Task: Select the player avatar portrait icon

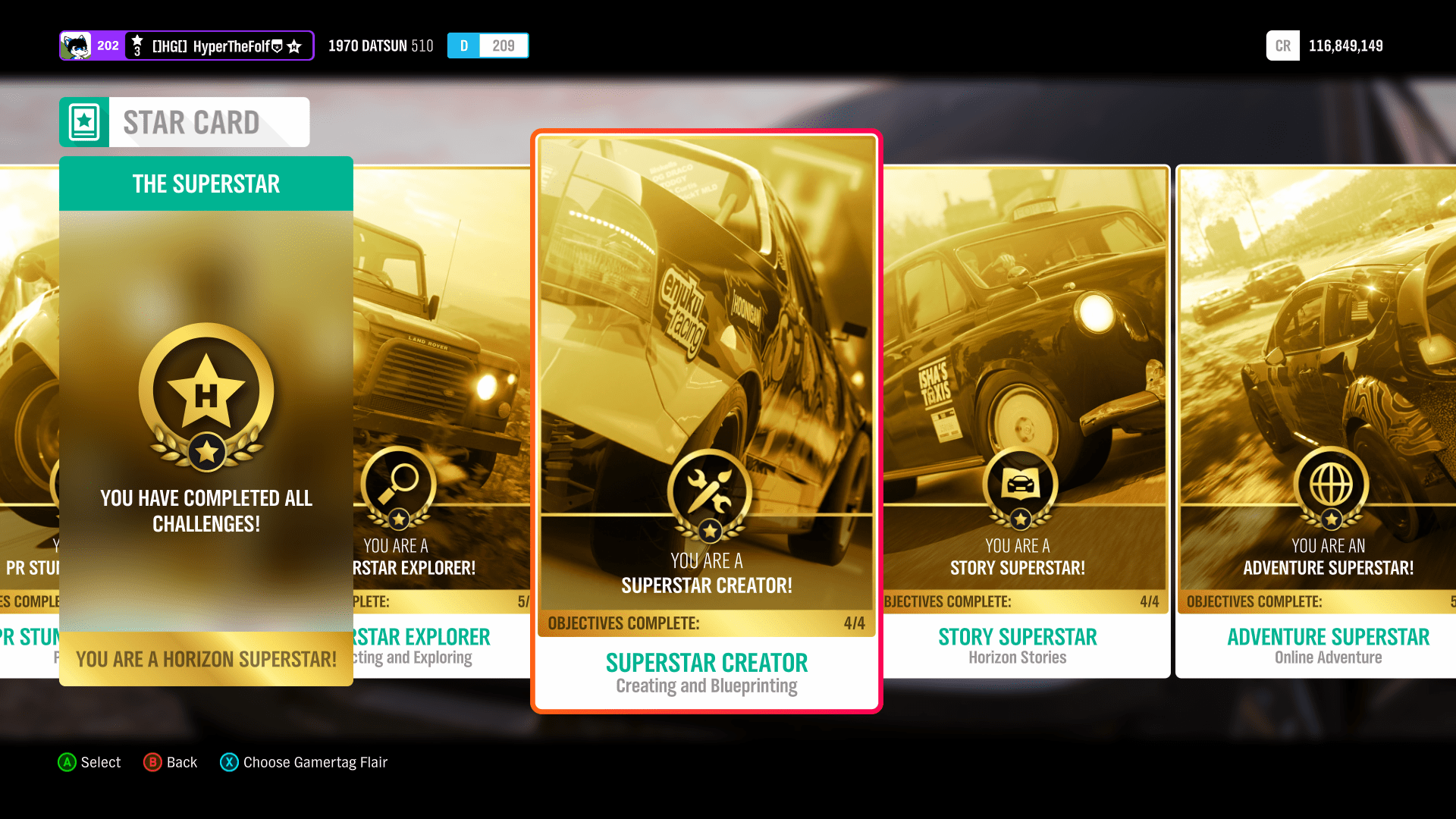Action: tap(77, 45)
